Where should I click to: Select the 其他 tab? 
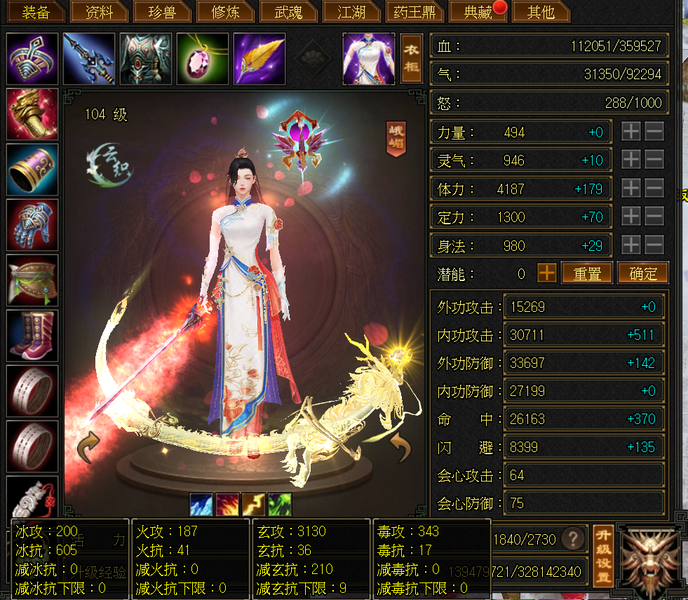coord(540,13)
